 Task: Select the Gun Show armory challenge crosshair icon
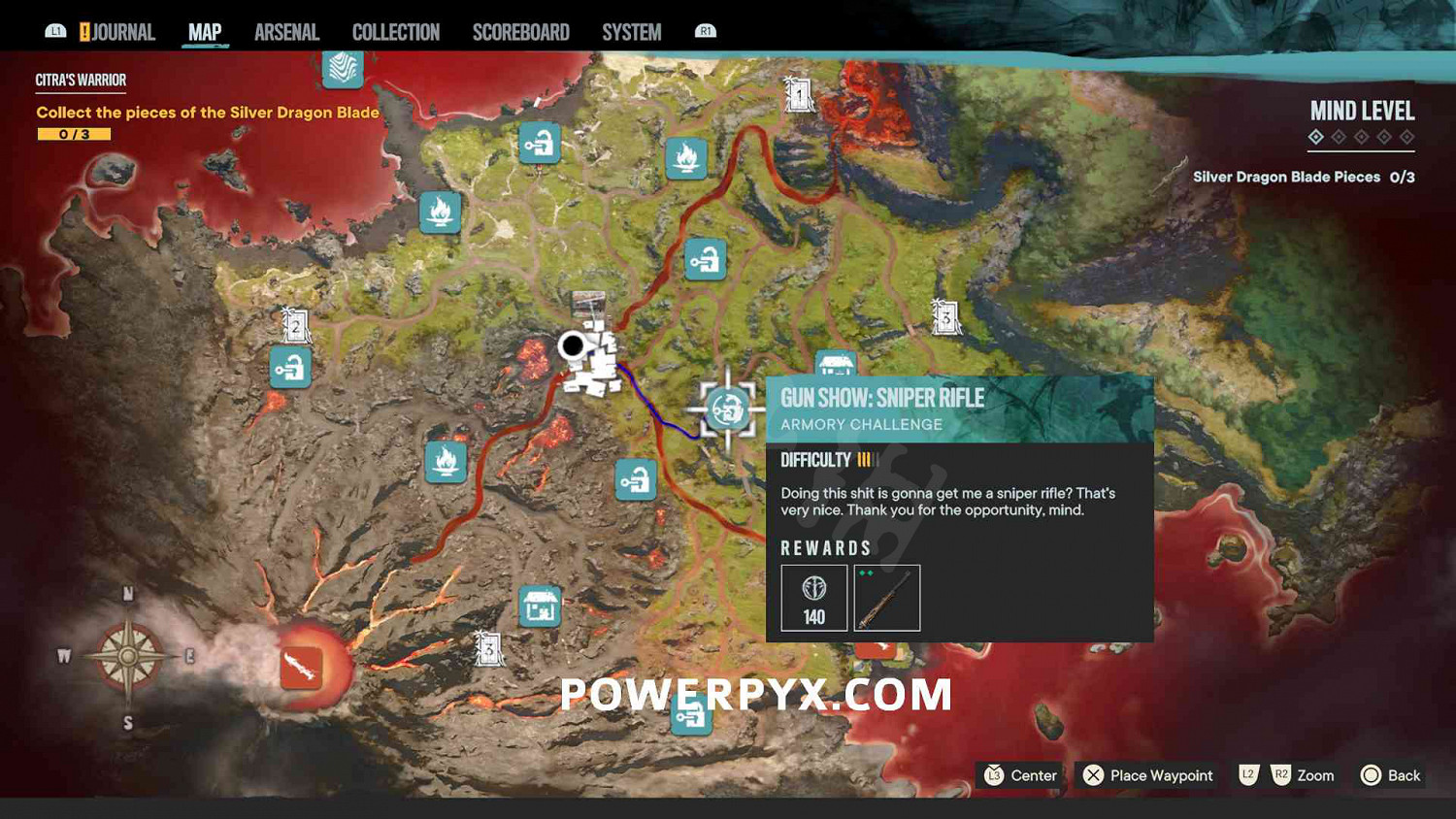click(726, 409)
